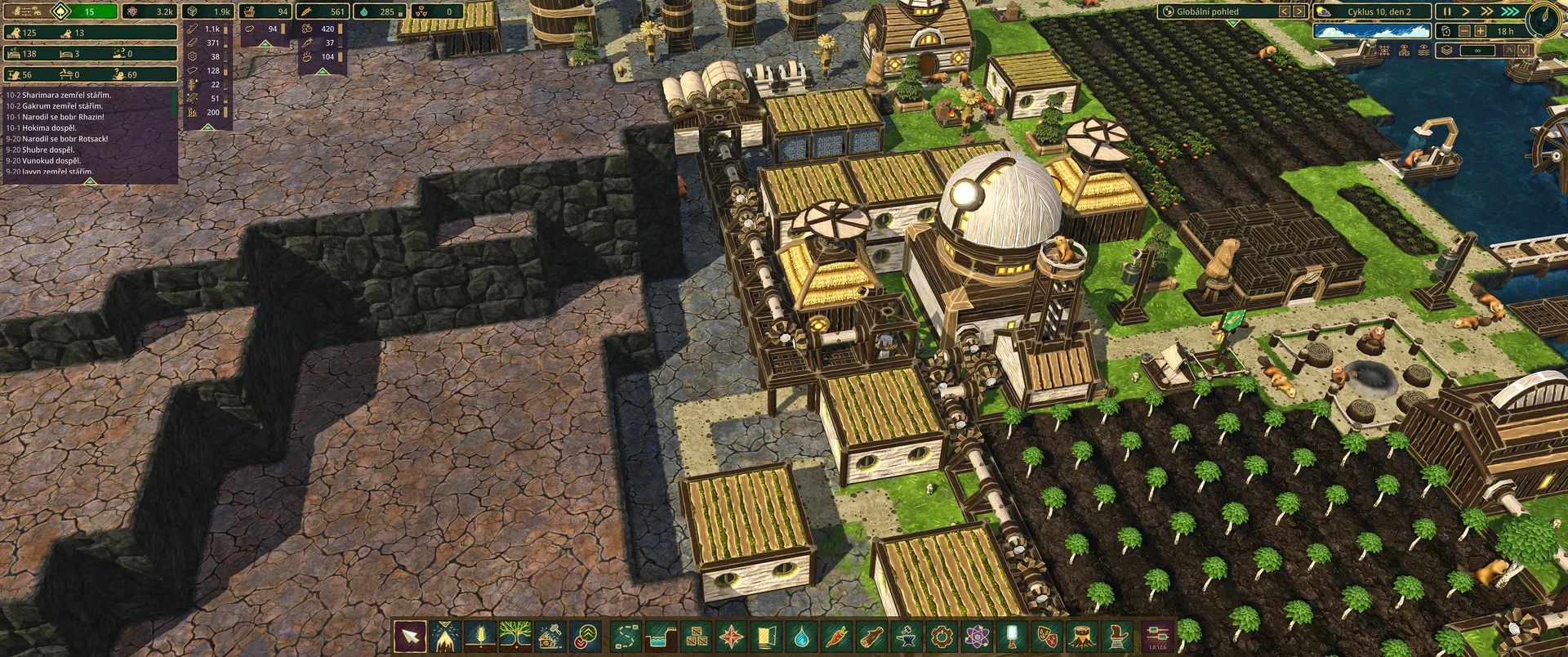Increase working hours with plus button
Viewport: 1568px width, 657px height.
[x=1480, y=31]
